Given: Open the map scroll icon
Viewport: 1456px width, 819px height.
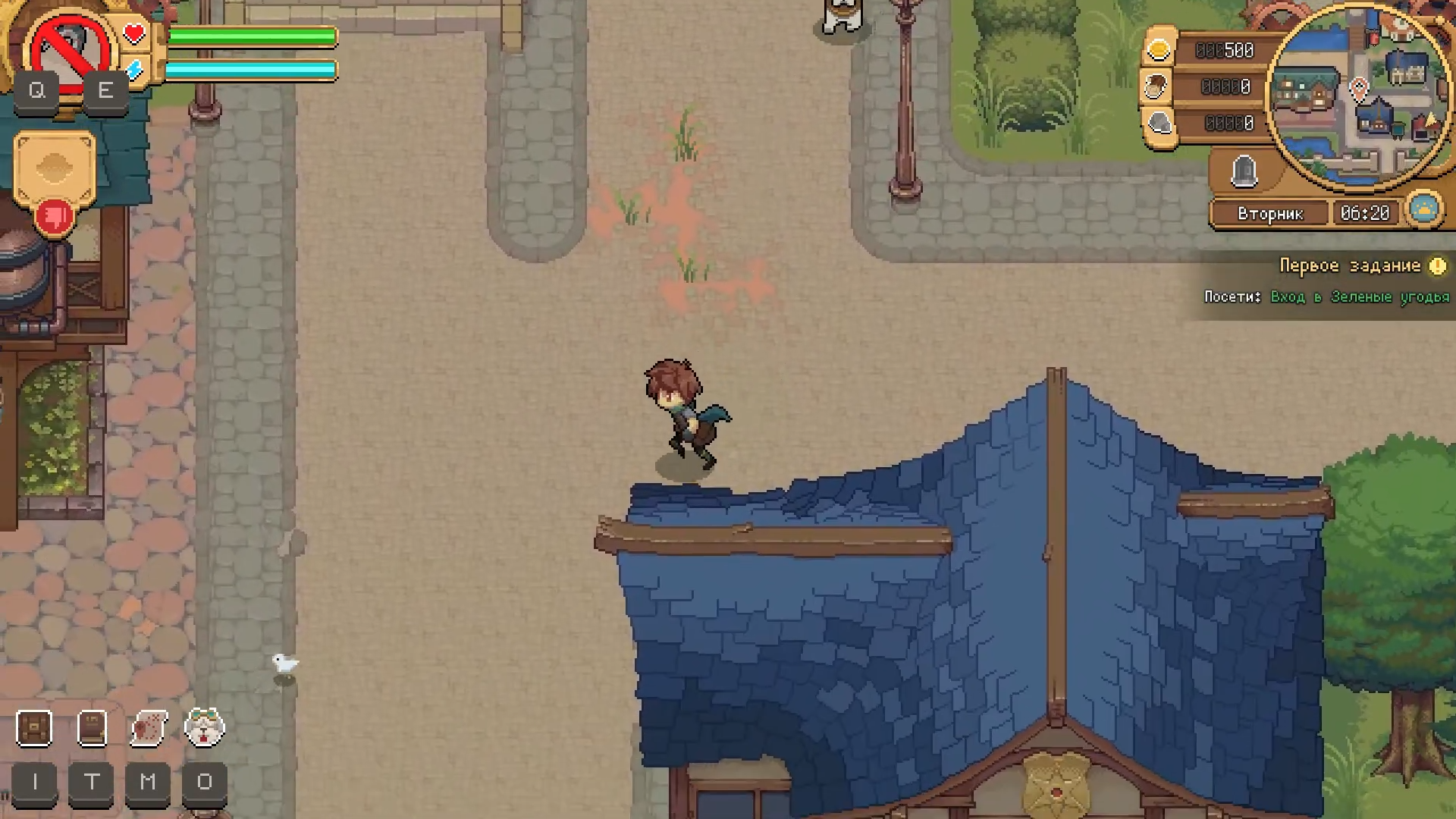Looking at the screenshot, I should tap(149, 728).
